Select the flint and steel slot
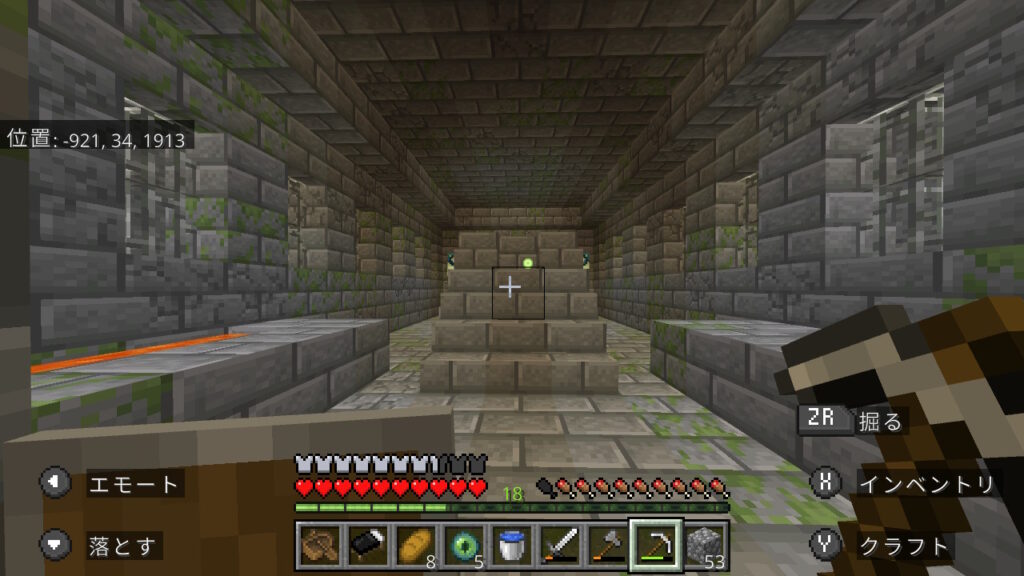 367,545
